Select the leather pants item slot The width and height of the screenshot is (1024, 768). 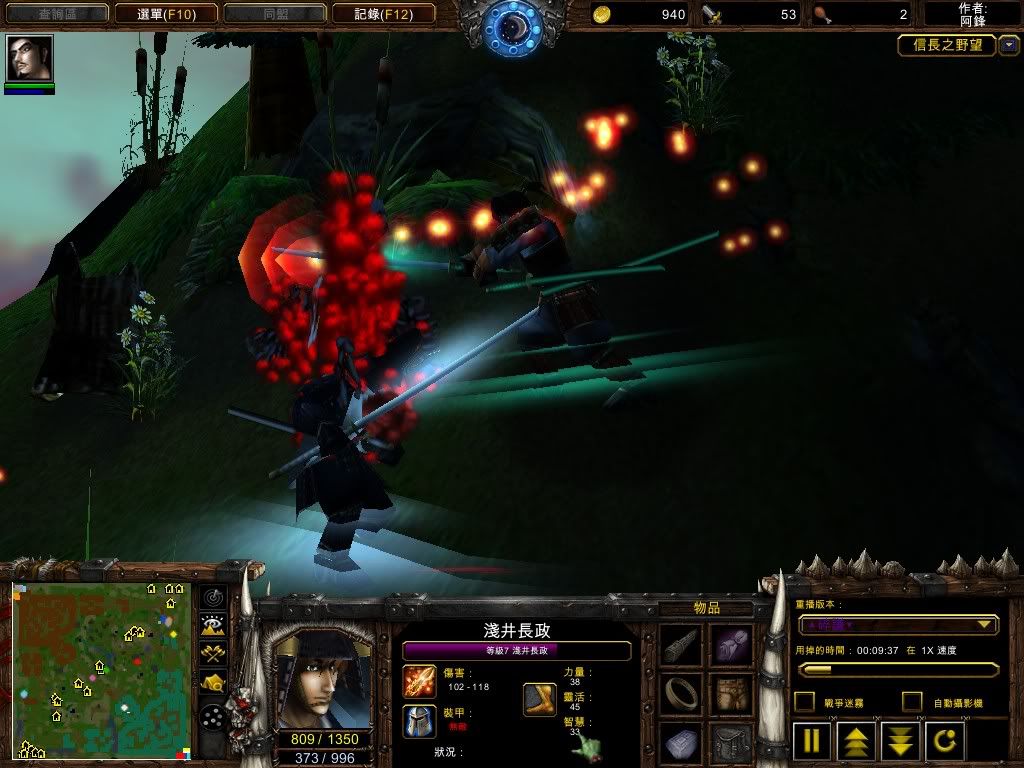point(733,694)
